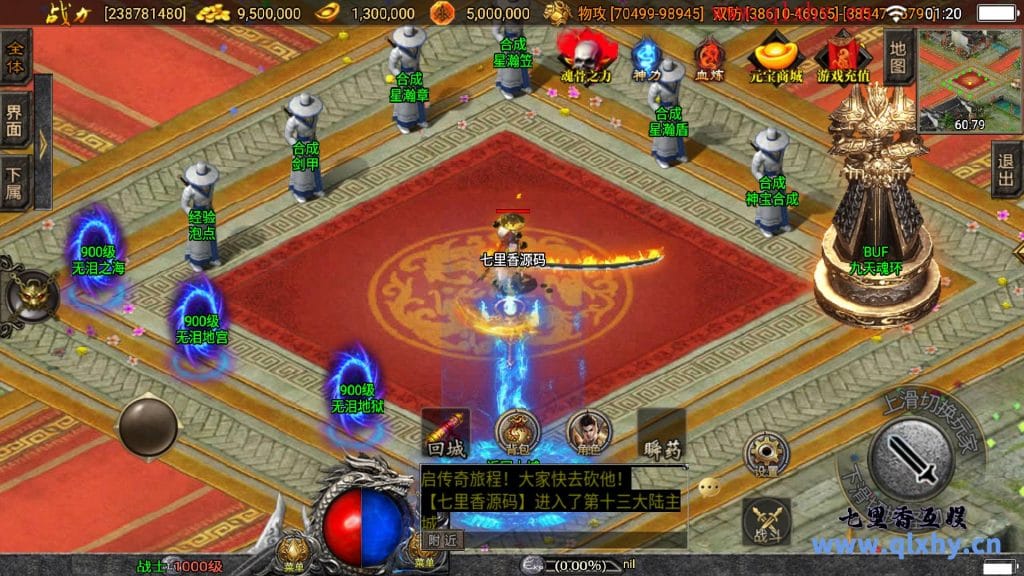The image size is (1024, 576).
Task: Toggle the 战斗 crossed-swords mode
Action: (767, 521)
